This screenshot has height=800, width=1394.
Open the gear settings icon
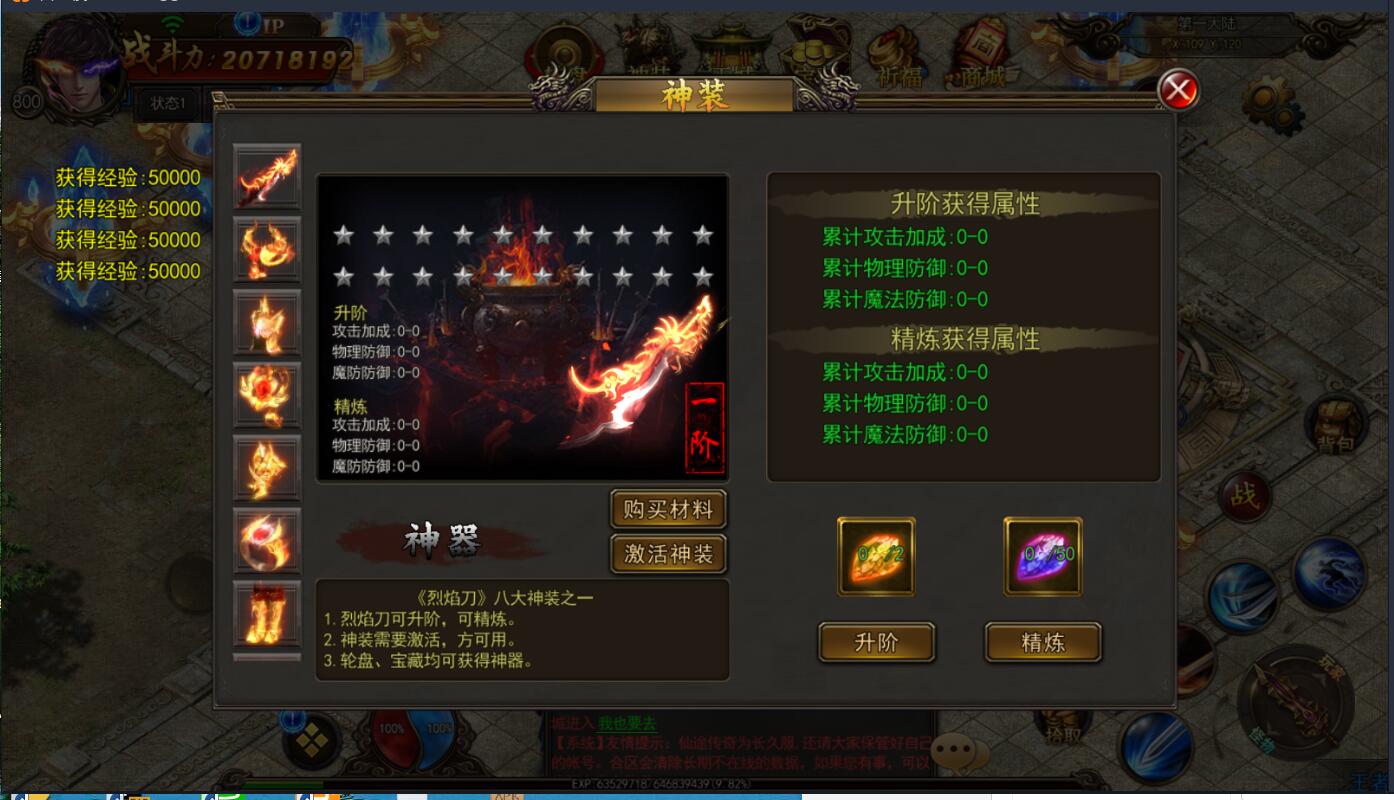point(1271,104)
